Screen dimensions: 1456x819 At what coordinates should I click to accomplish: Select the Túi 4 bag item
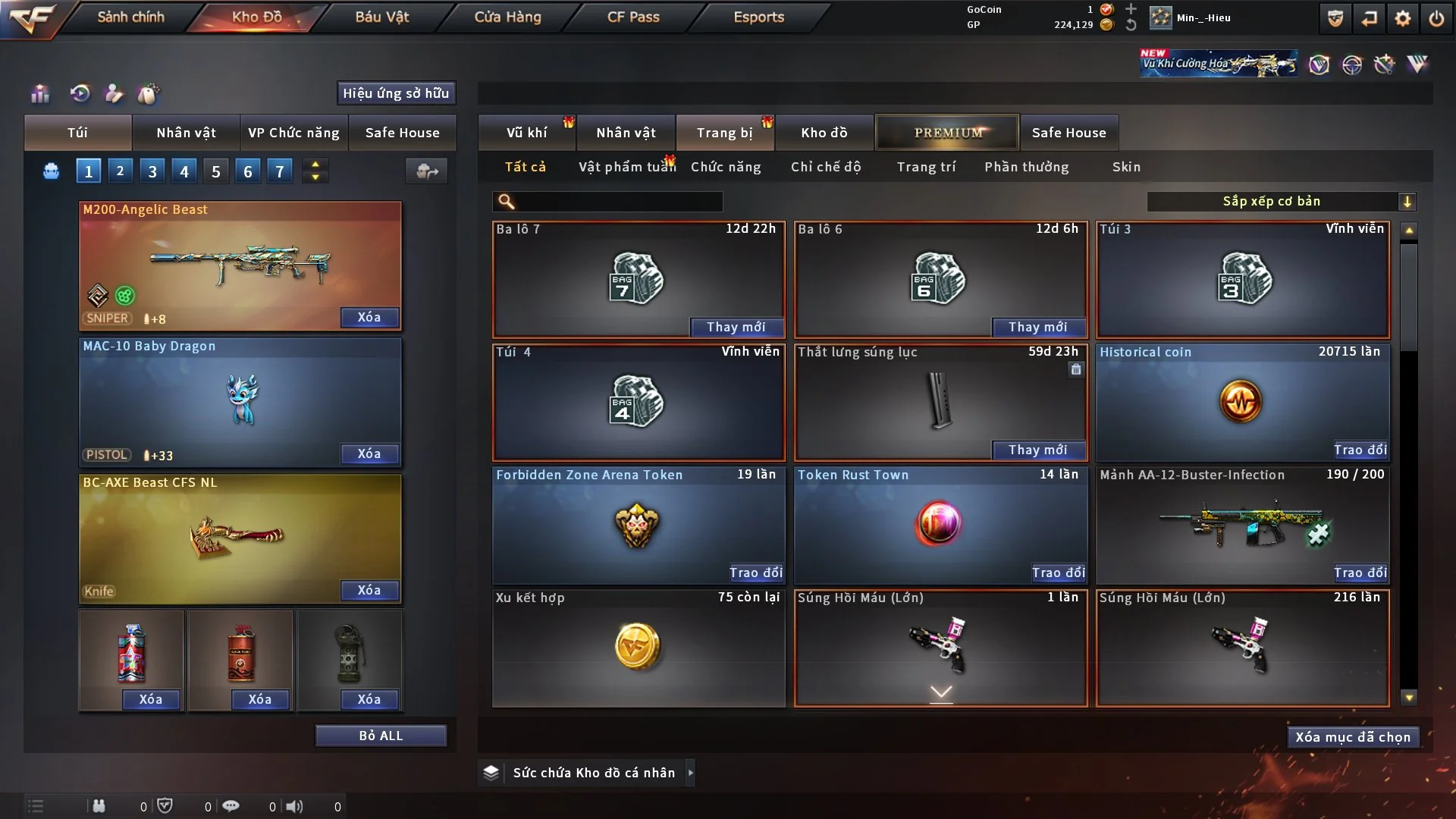(x=639, y=402)
